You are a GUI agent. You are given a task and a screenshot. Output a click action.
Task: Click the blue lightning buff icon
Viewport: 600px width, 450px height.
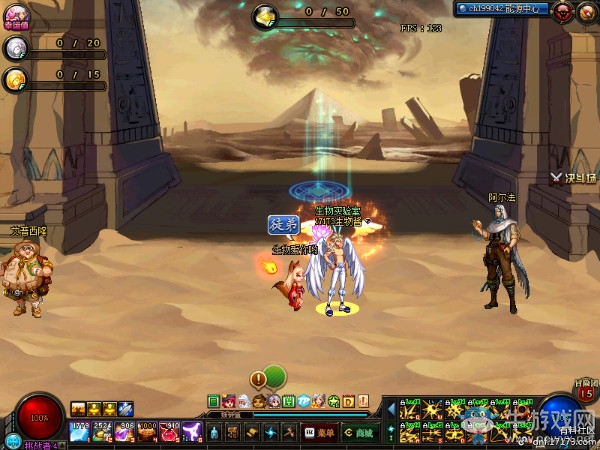pyautogui.click(x=126, y=408)
